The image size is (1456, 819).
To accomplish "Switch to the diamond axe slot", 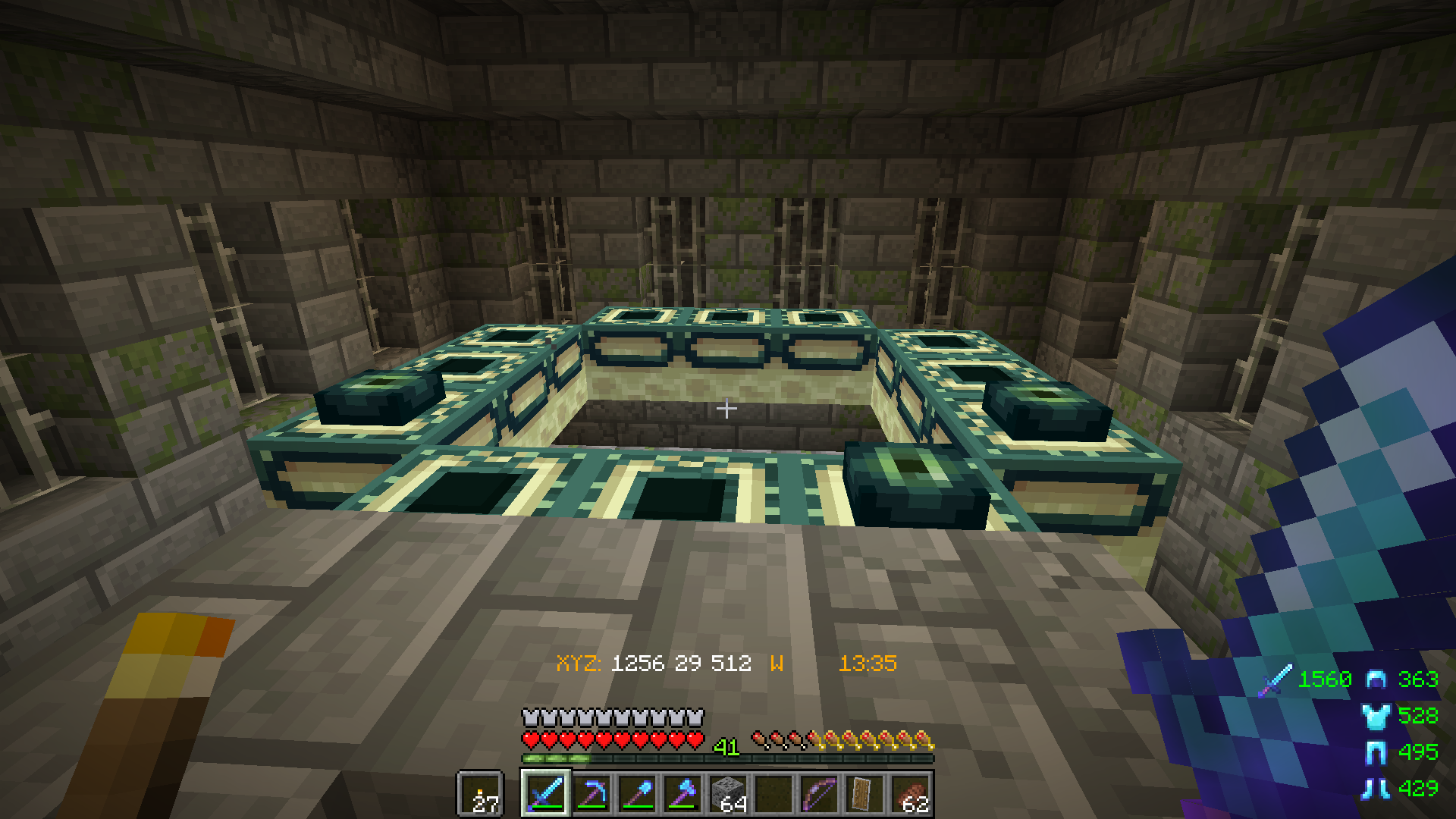I will pos(682,793).
